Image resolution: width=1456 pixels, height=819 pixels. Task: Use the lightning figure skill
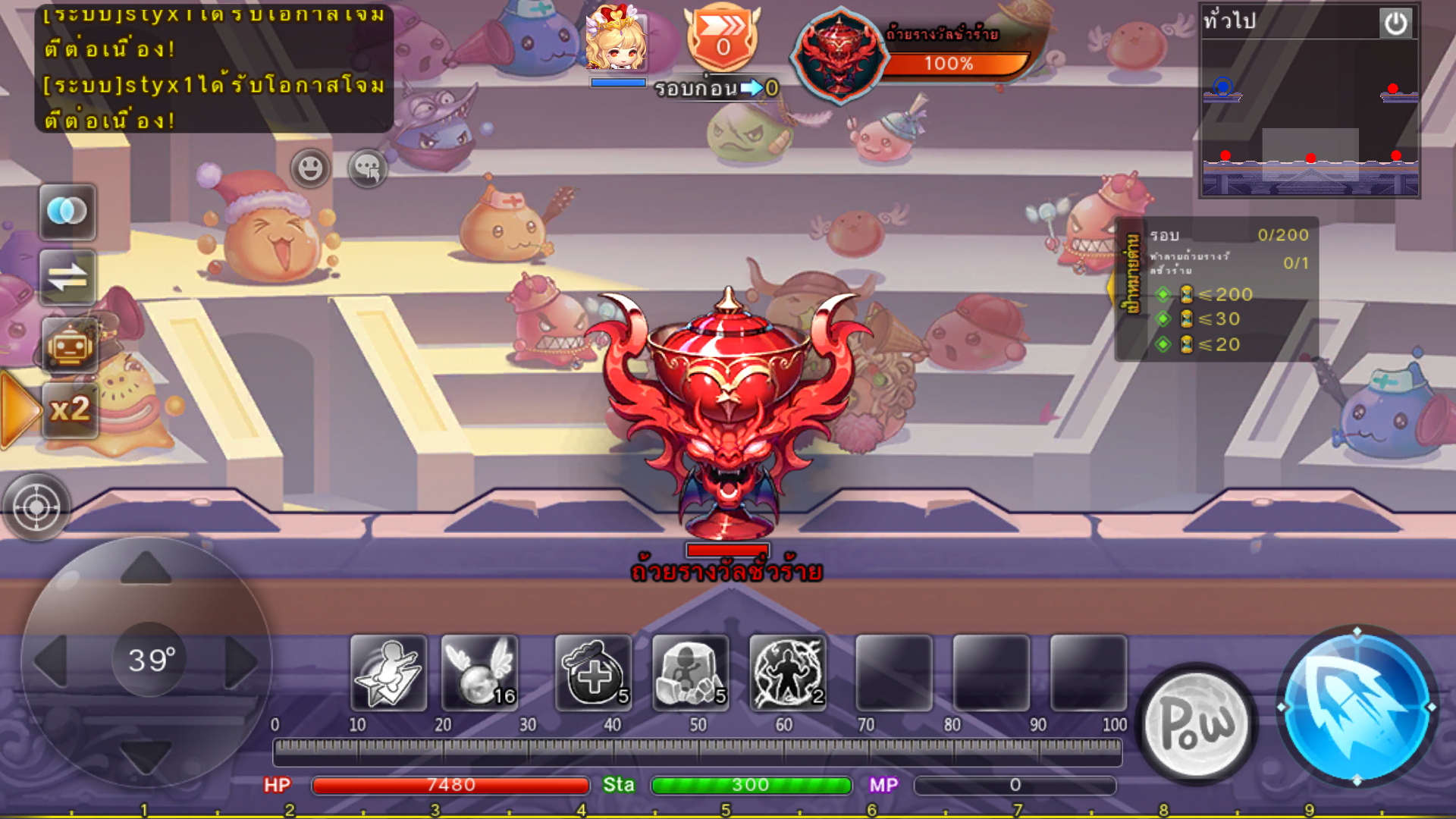[x=787, y=673]
